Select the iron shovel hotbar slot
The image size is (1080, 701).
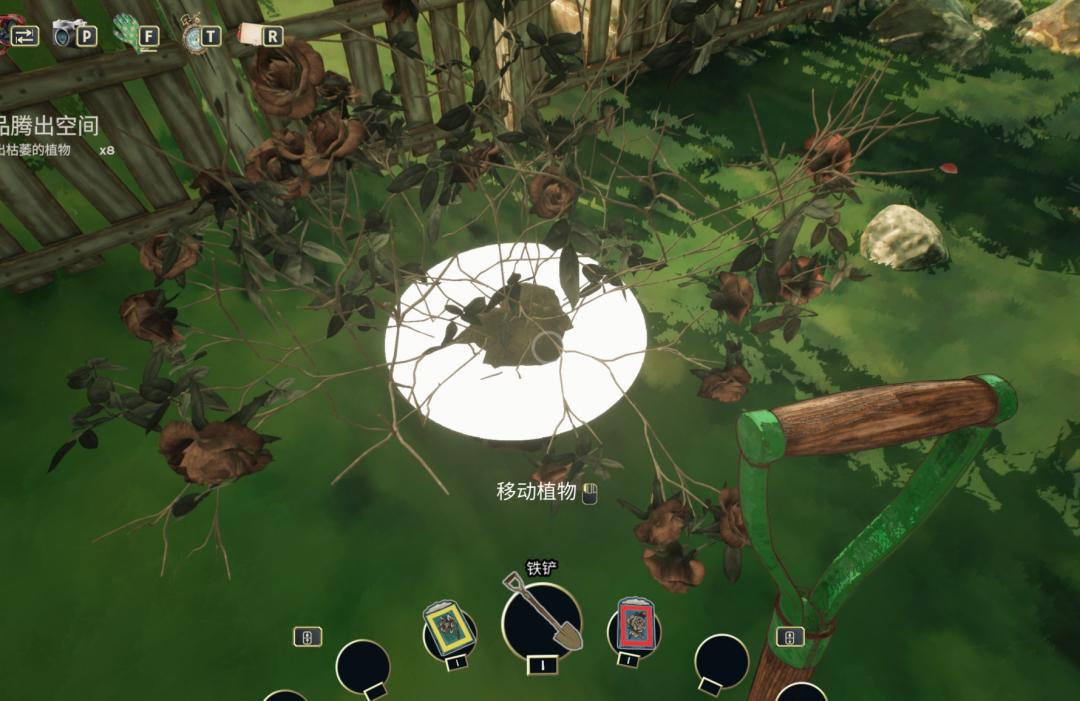tap(541, 621)
